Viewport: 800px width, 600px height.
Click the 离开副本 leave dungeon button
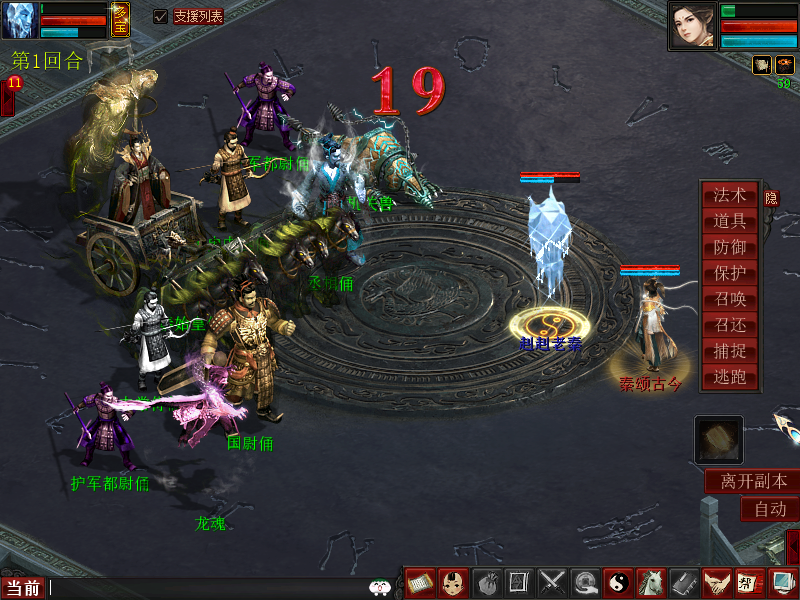point(753,481)
